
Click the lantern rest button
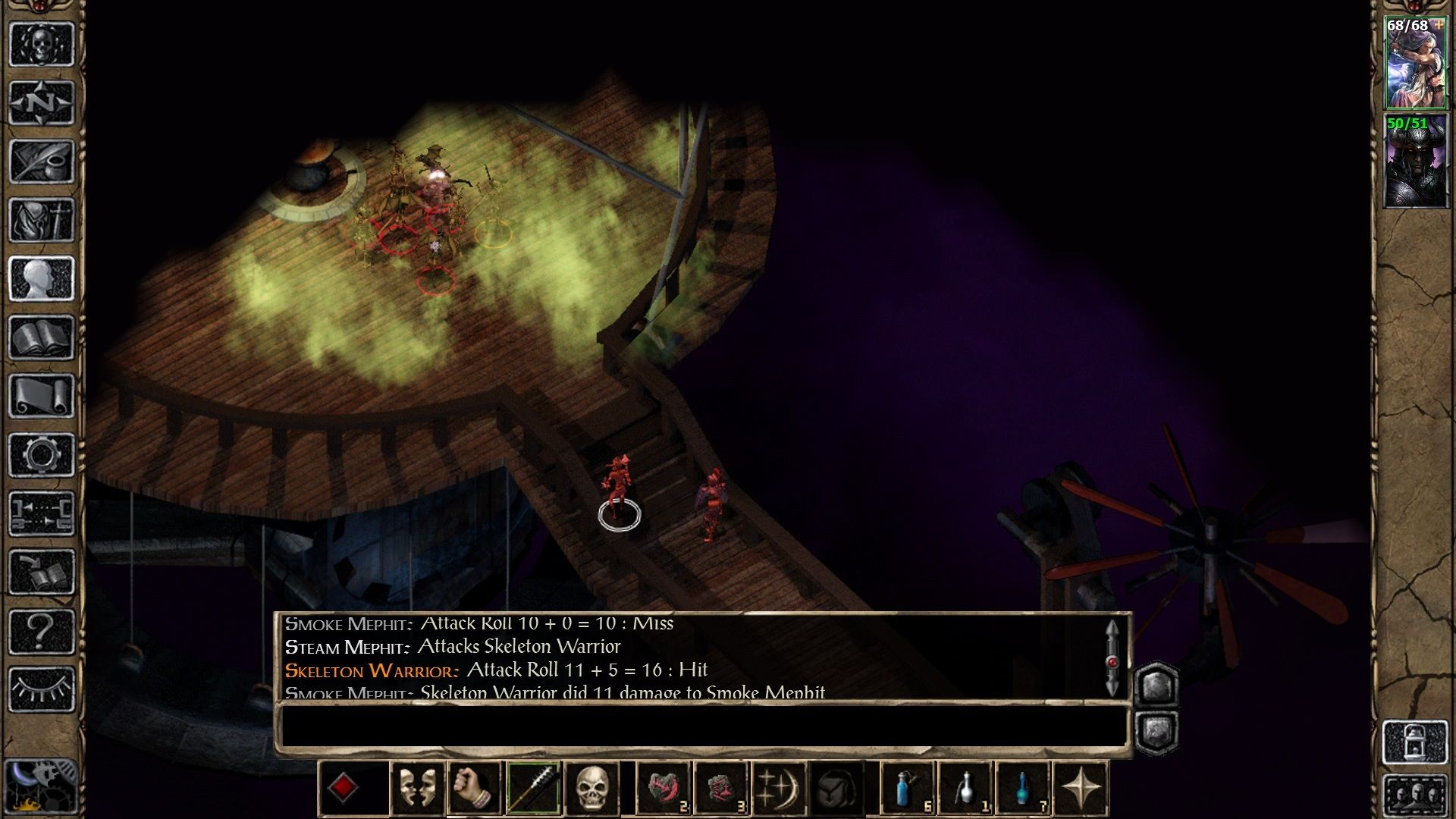coord(1415,742)
